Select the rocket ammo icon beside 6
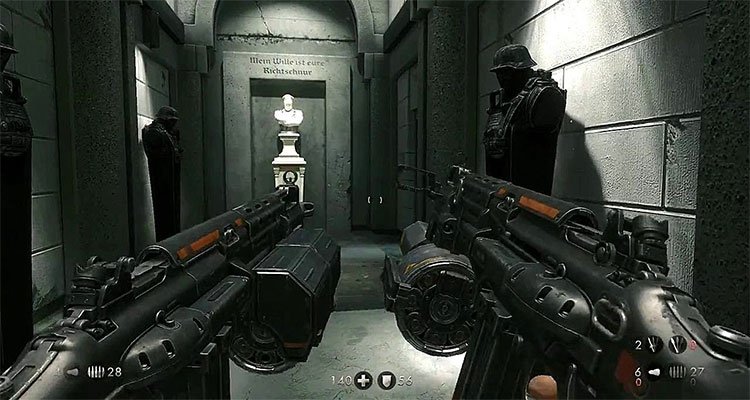This screenshot has height=400, width=750. tap(655, 370)
